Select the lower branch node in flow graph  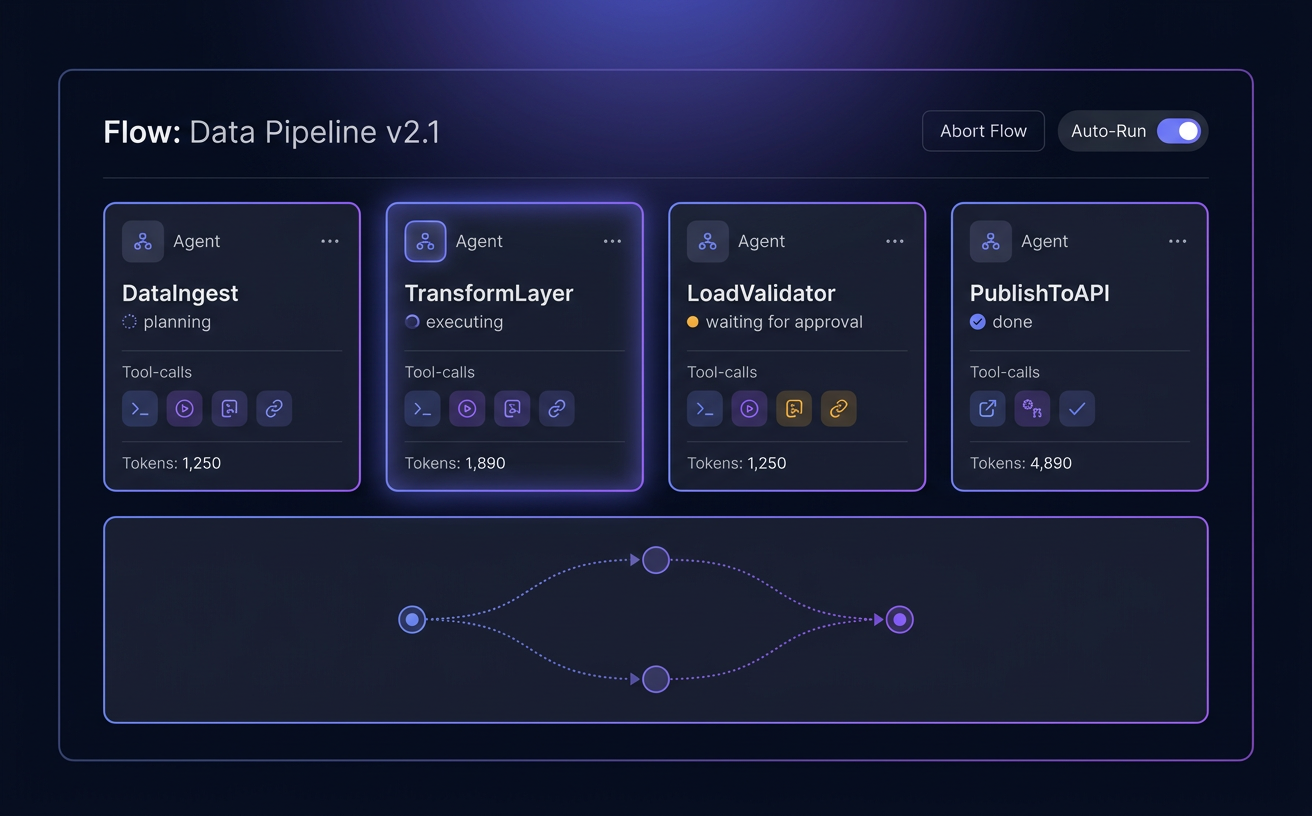(656, 680)
